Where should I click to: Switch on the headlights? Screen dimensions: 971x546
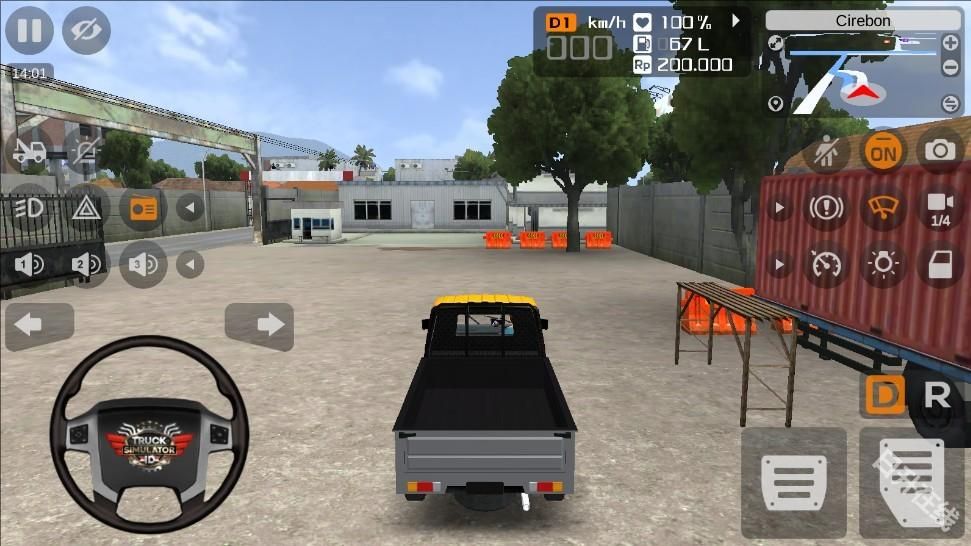click(29, 208)
